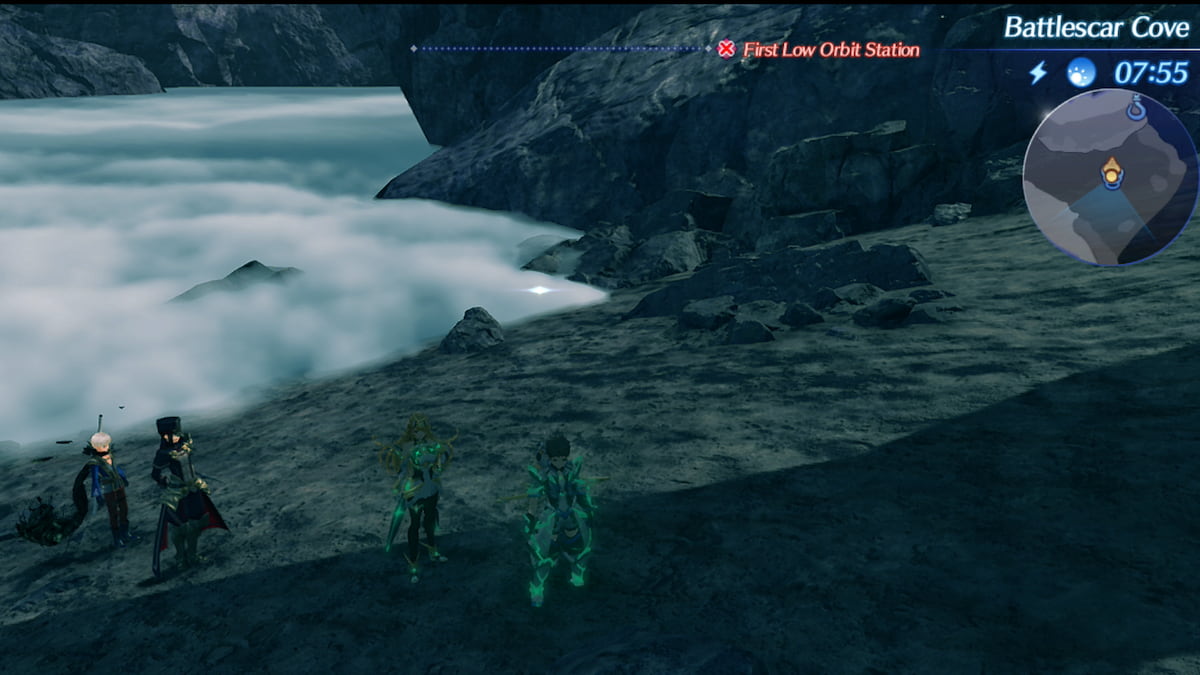Select the hook-shaped marker on the minimap
This screenshot has width=1200, height=675.
tap(1136, 106)
